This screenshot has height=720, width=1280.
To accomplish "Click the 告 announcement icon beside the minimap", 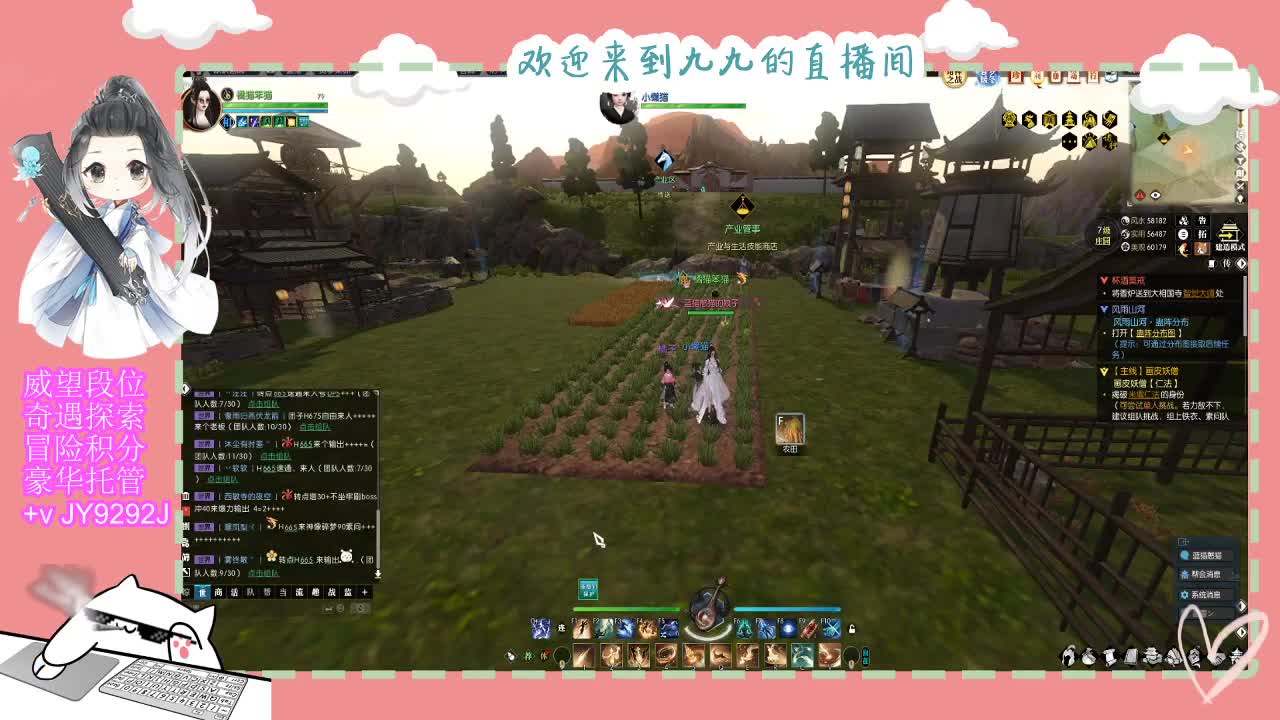I will tap(1202, 221).
